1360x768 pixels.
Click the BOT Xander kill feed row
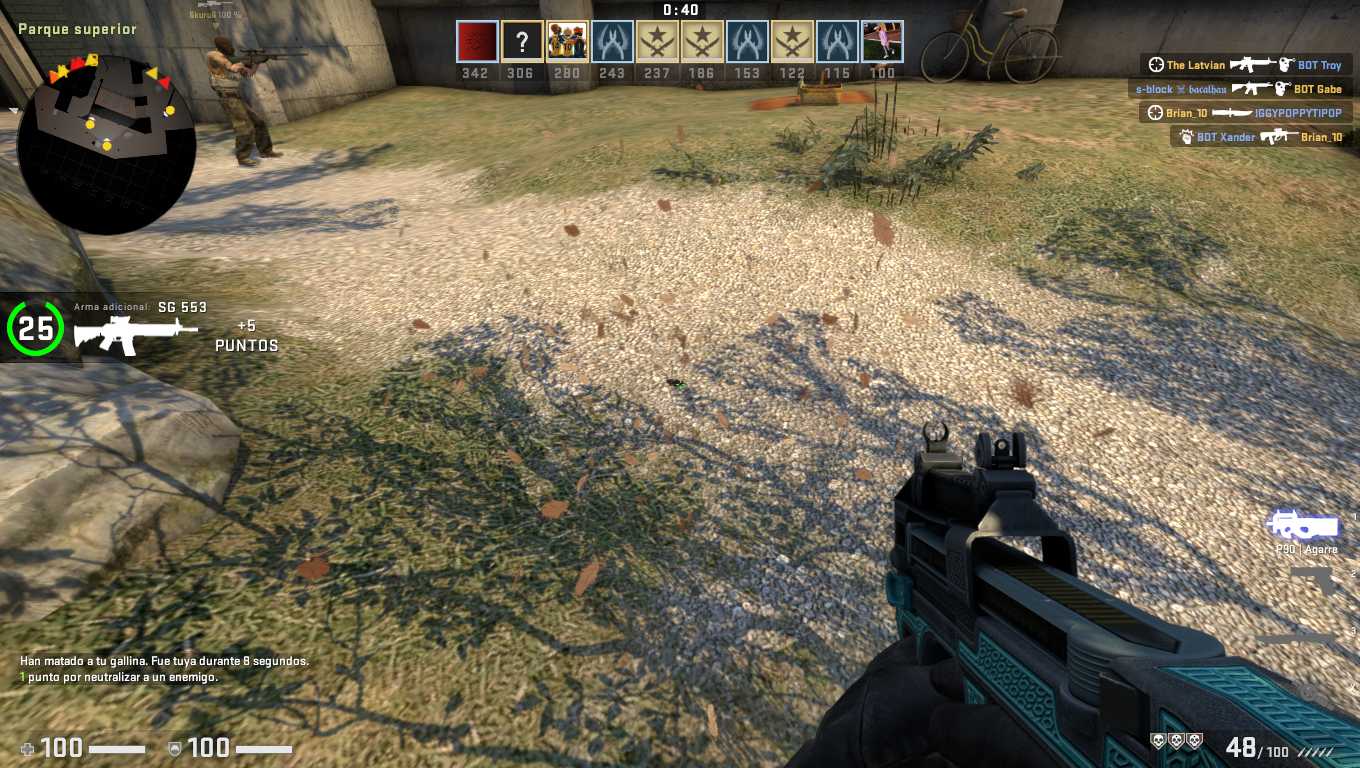(1260, 137)
